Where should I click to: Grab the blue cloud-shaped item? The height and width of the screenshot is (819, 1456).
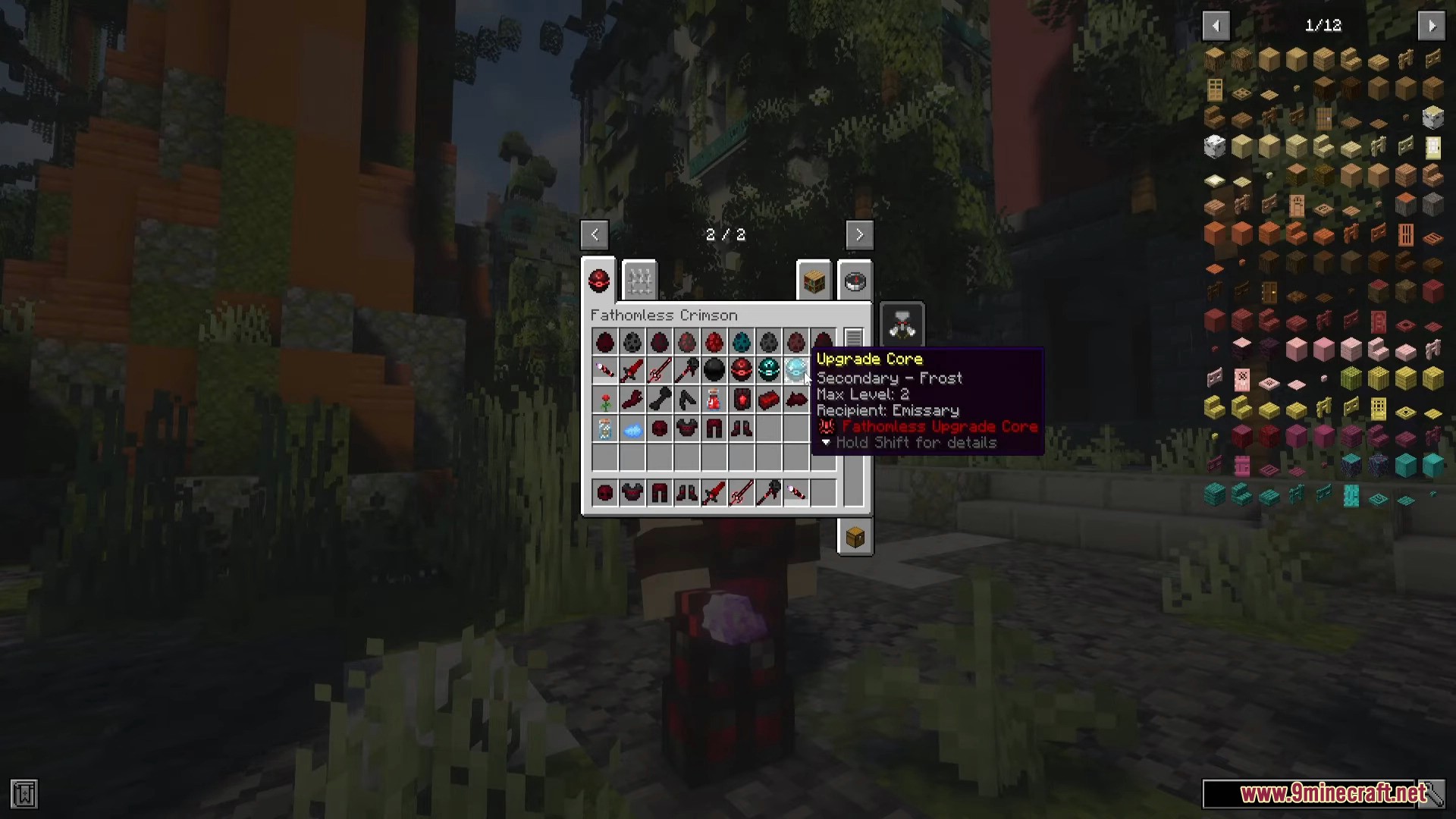pos(632,430)
